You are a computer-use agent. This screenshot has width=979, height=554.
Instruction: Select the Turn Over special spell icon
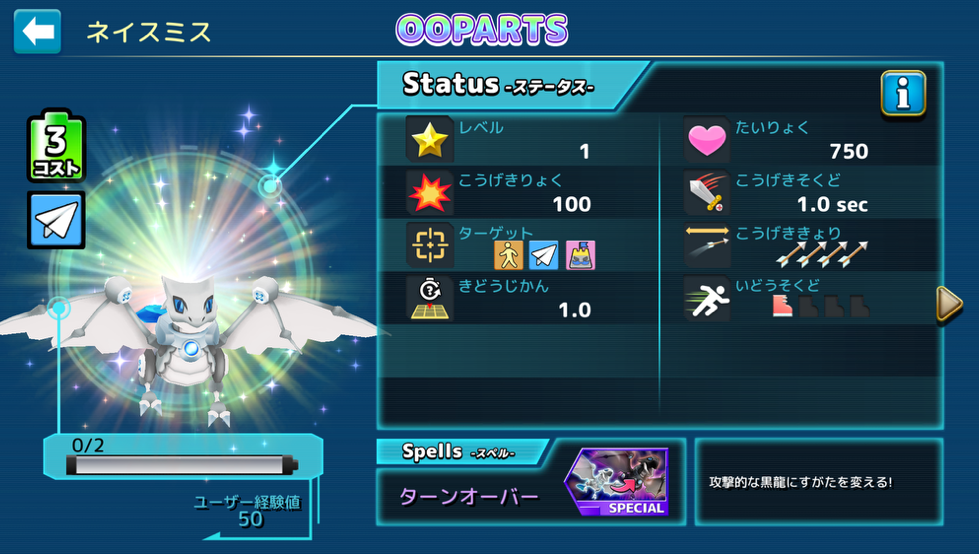[x=617, y=483]
